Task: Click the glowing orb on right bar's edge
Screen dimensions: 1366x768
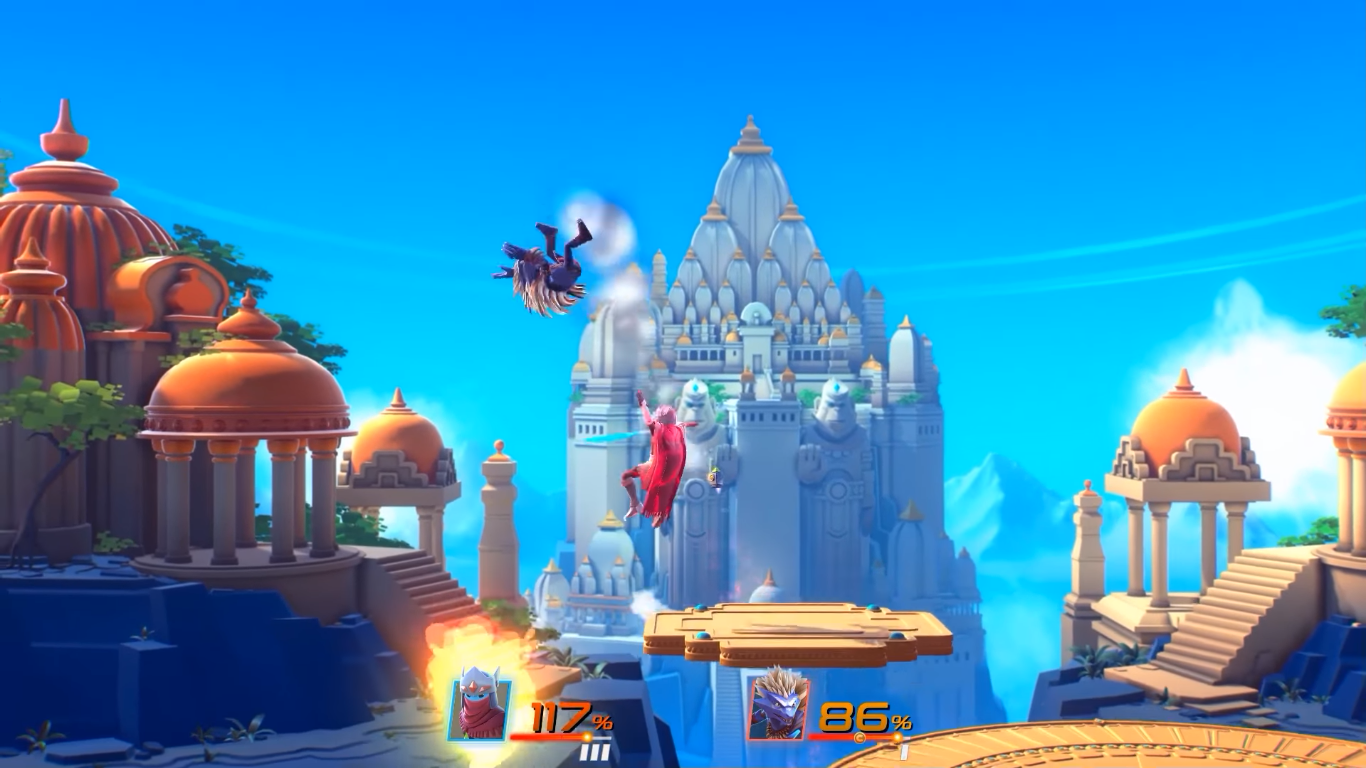Action: 896,737
